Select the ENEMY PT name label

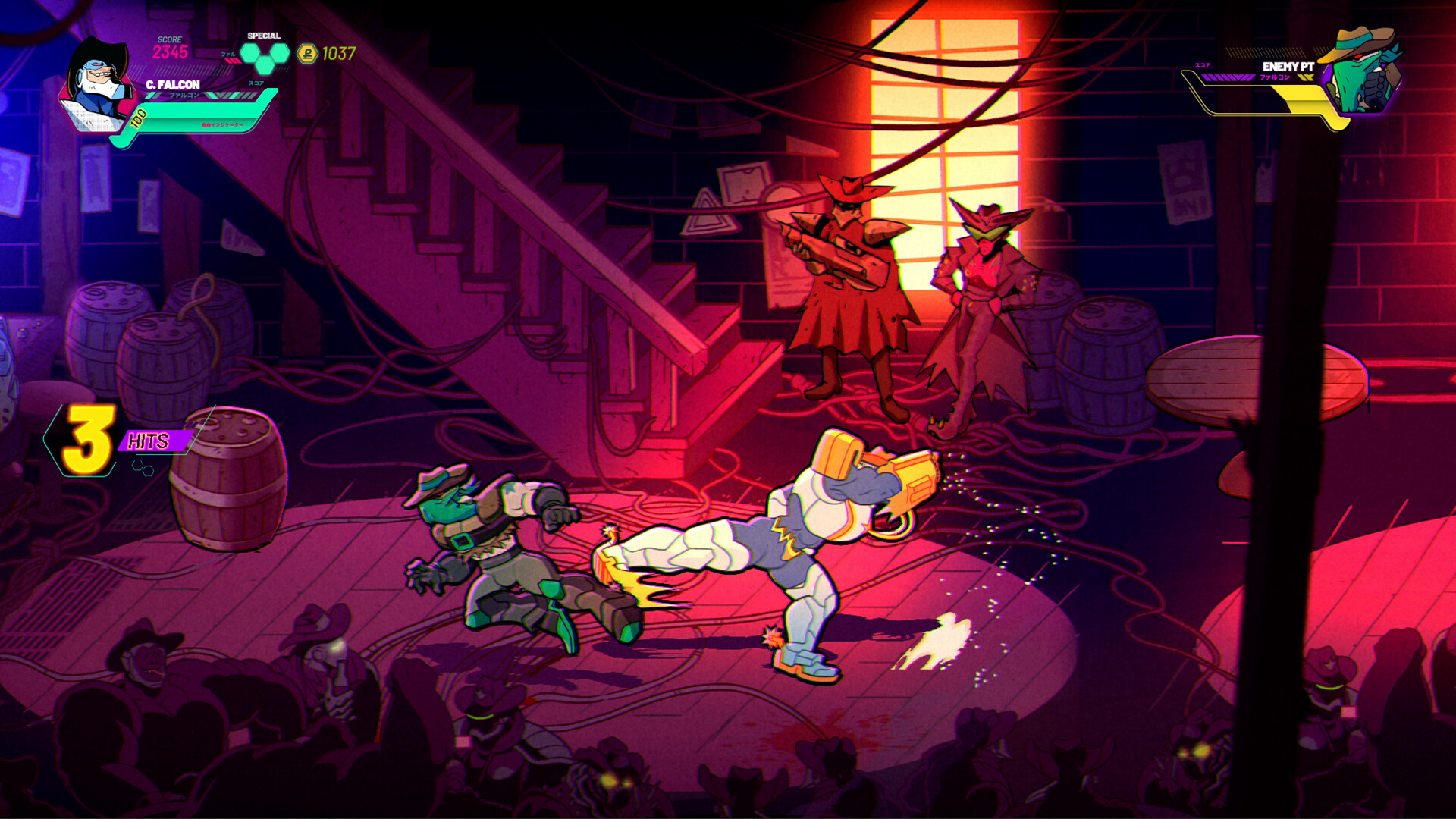click(1288, 67)
